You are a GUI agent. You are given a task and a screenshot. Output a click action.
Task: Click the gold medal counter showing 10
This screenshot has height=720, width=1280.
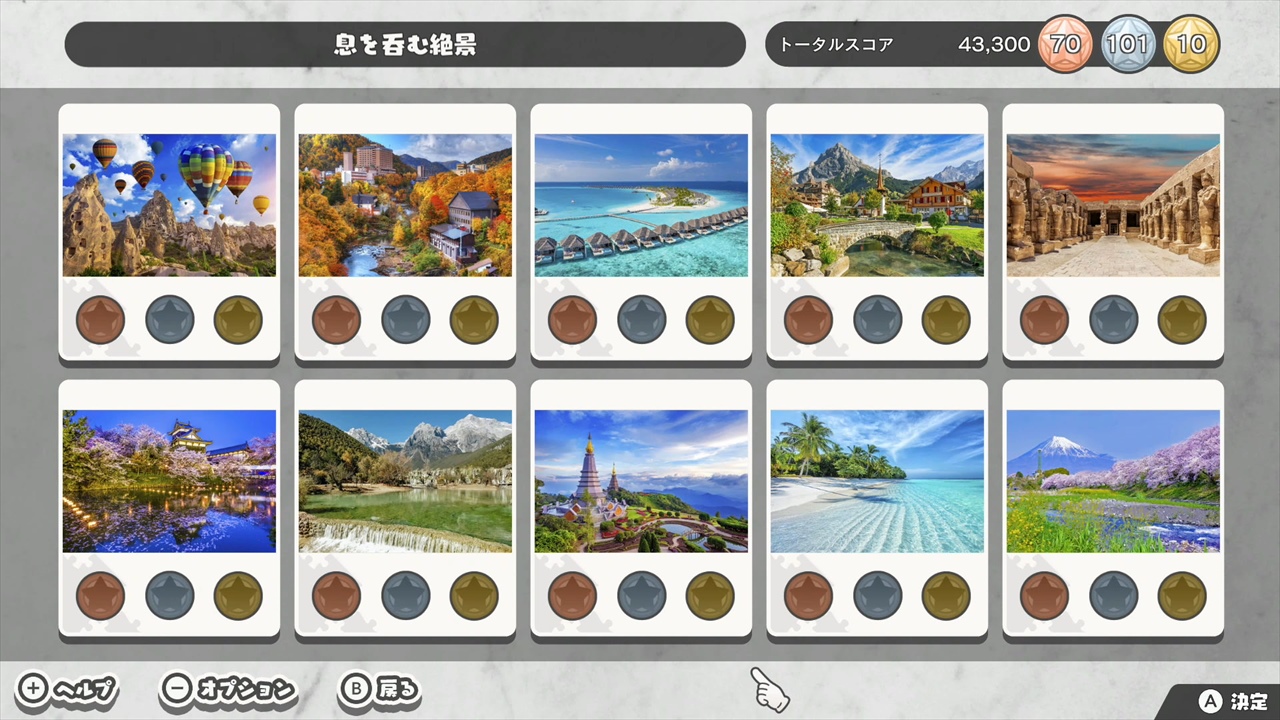pos(1191,44)
